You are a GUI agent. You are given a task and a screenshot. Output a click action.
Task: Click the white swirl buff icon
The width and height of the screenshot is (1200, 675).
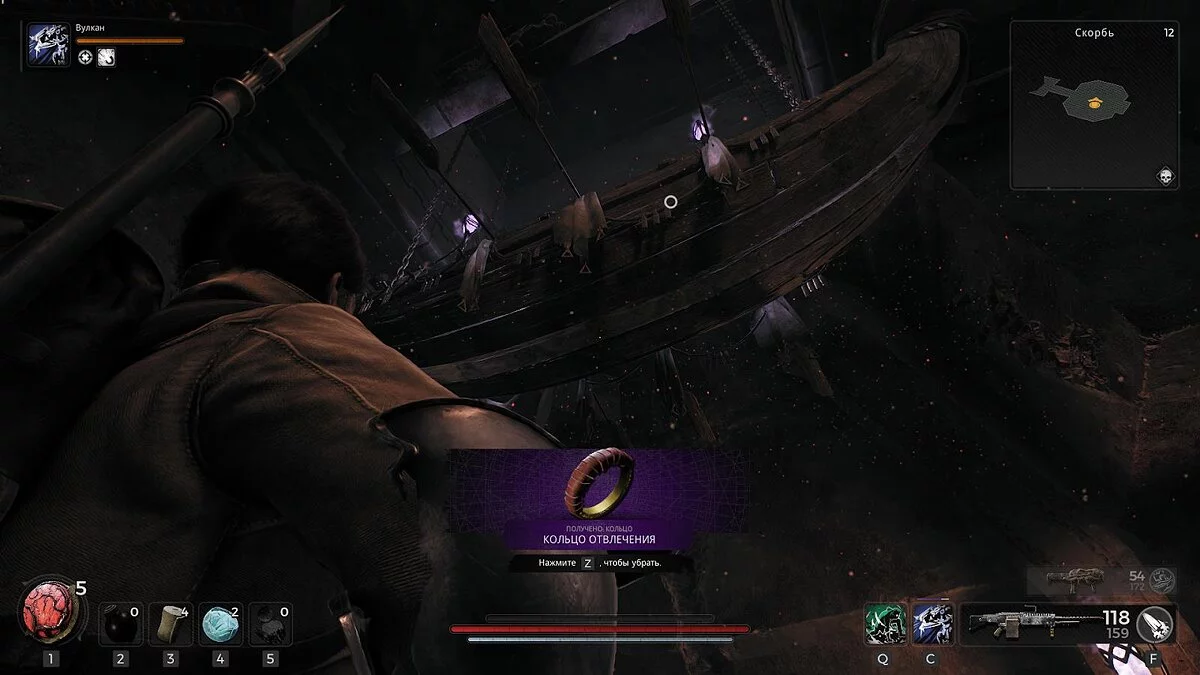[106, 57]
